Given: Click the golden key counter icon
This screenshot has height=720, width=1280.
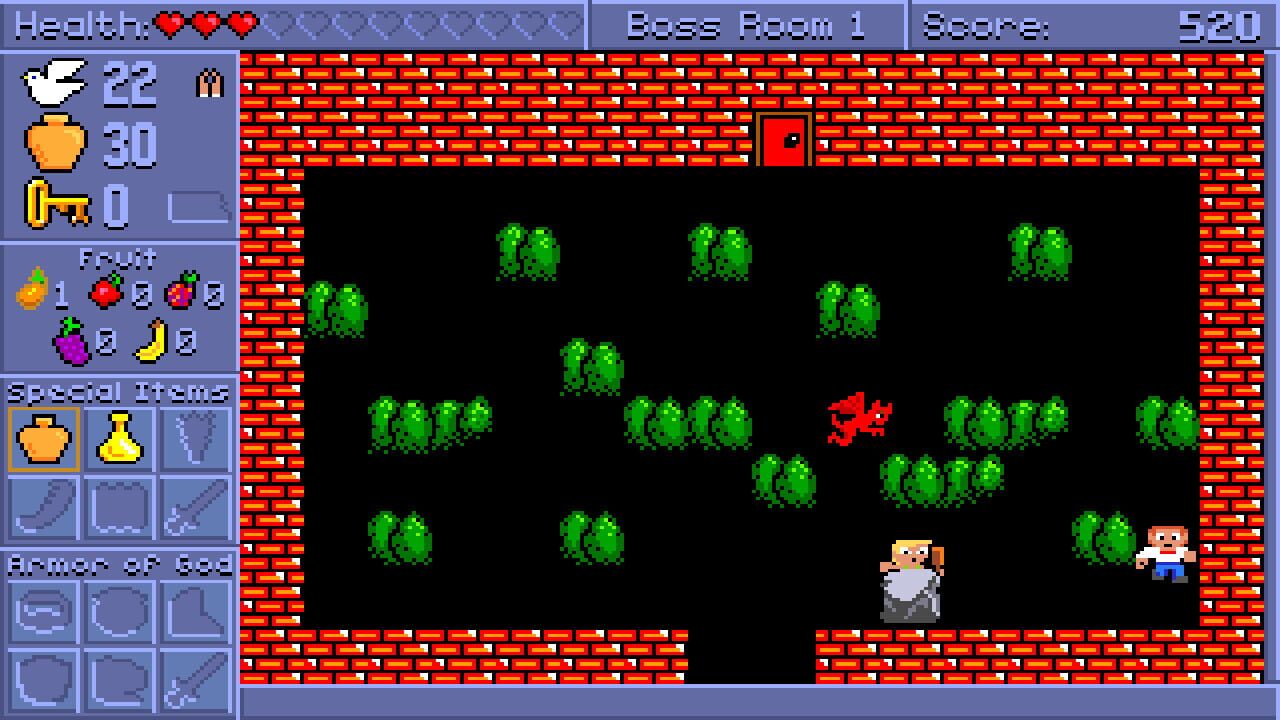Looking at the screenshot, I should [x=55, y=200].
